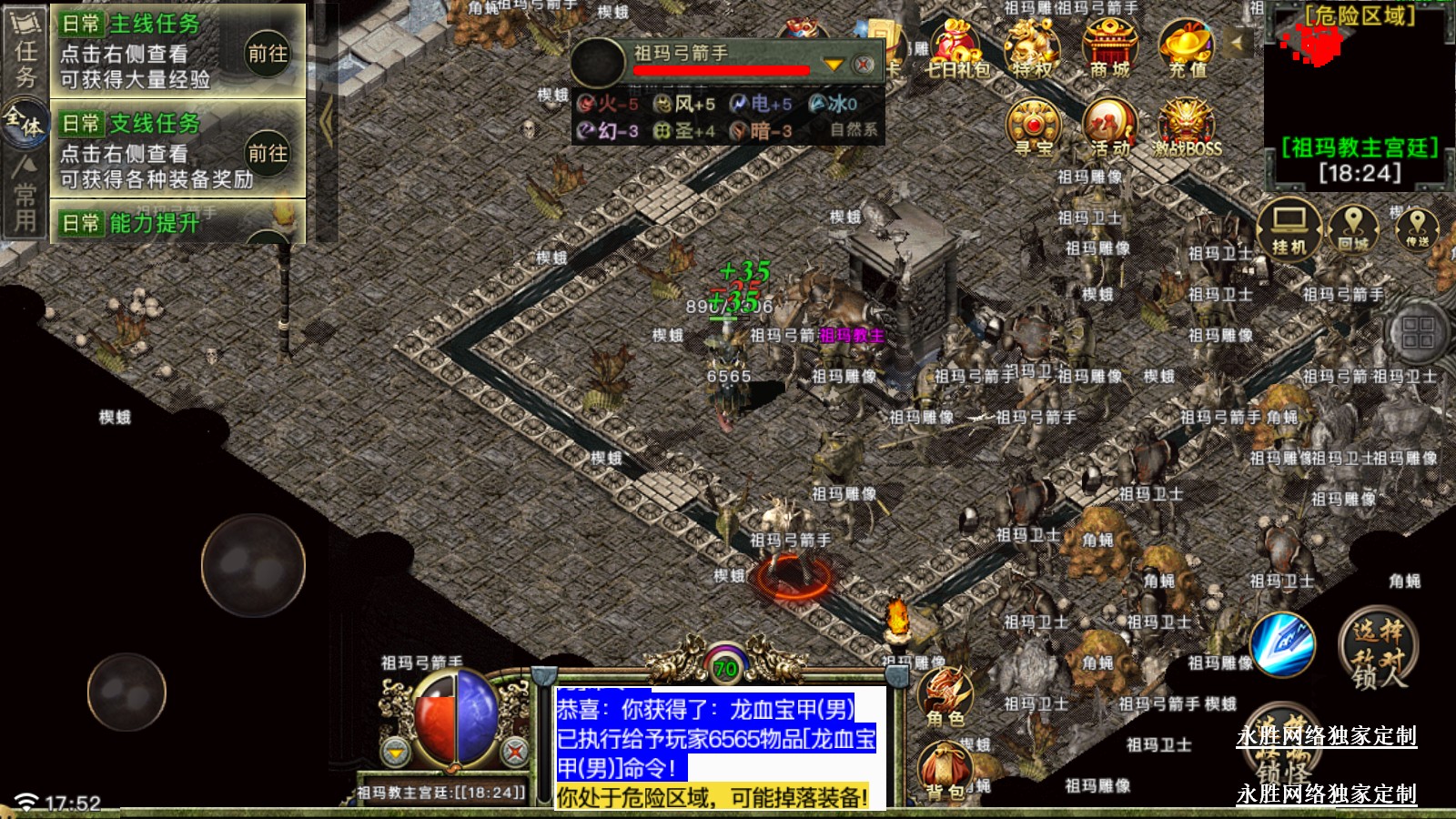The image size is (1456, 819).
Task: Open the 活动 events menu
Action: pyautogui.click(x=1109, y=127)
